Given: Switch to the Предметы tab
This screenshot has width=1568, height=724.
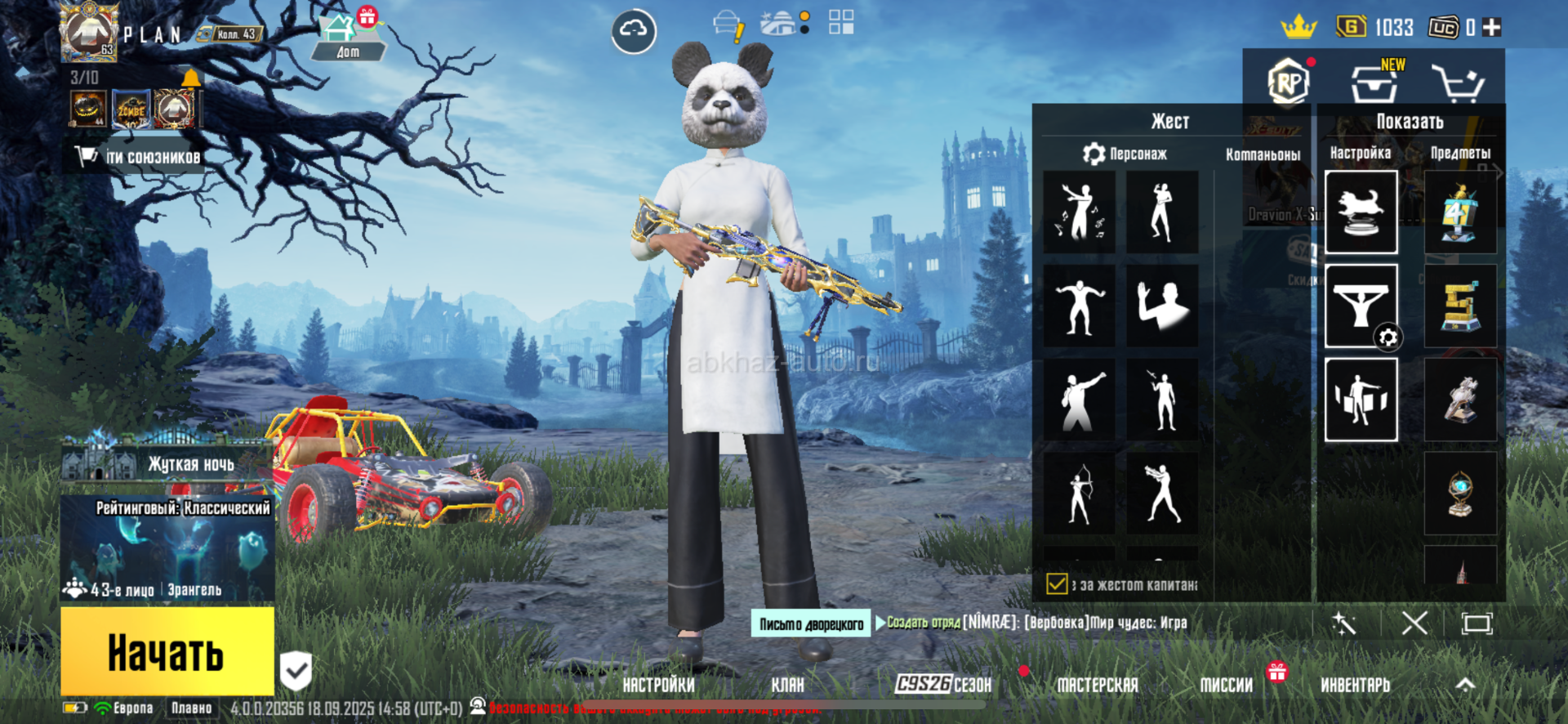Looking at the screenshot, I should [1460, 153].
